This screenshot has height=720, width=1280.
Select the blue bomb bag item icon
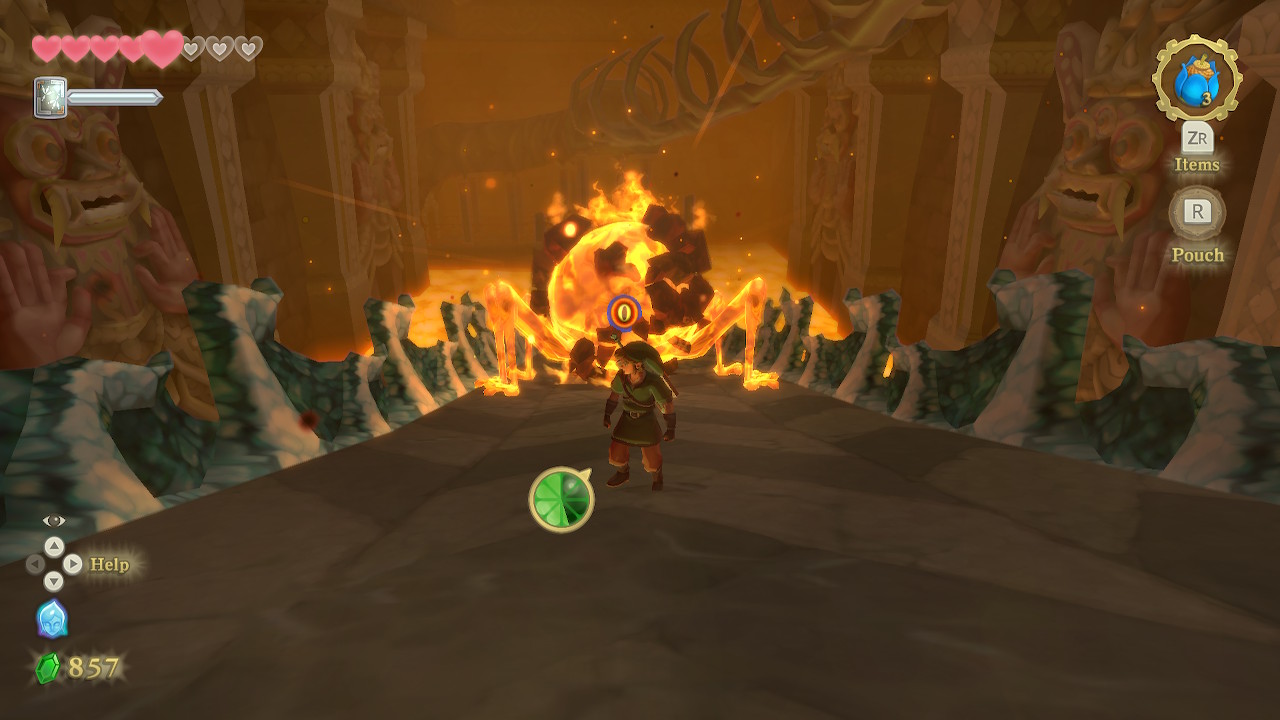pyautogui.click(x=1196, y=80)
